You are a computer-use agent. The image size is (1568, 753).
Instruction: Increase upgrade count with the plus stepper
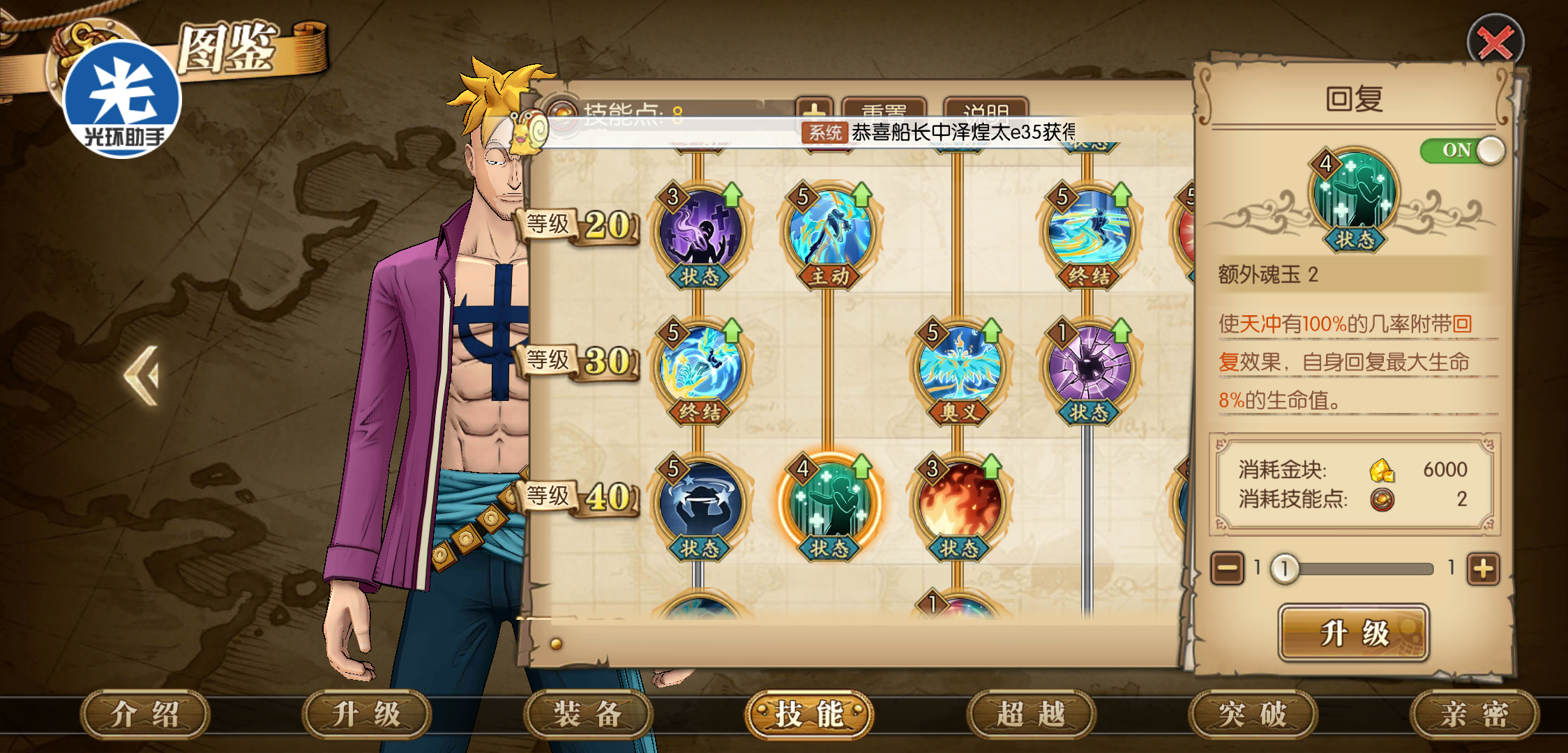[x=1483, y=569]
